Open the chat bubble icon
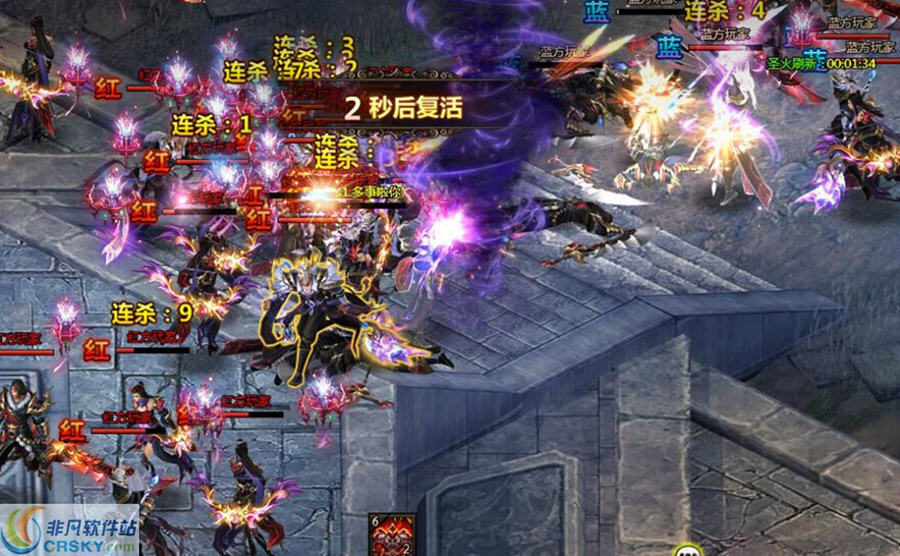900x556 pixels. click(686, 550)
